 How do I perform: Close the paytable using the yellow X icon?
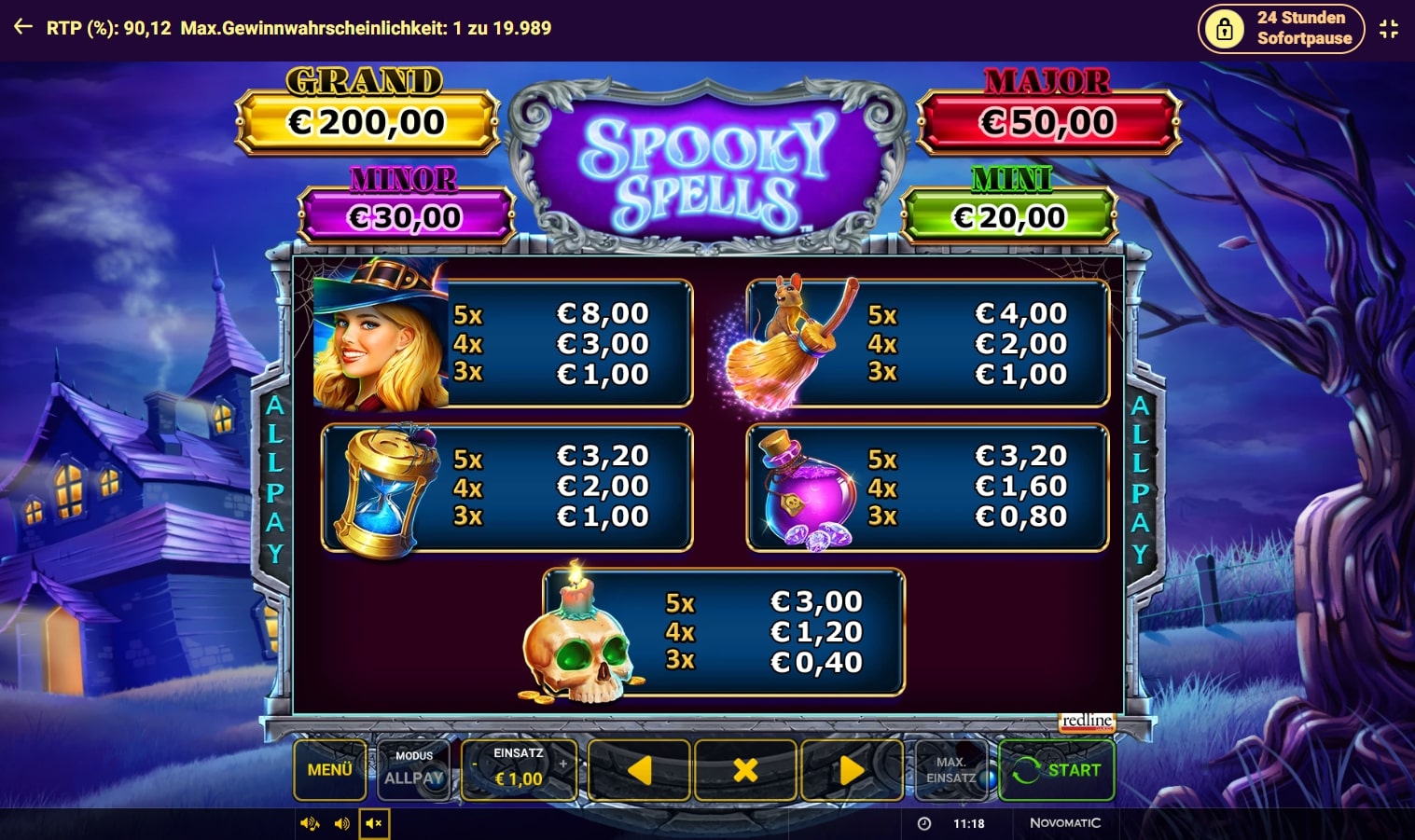point(745,771)
